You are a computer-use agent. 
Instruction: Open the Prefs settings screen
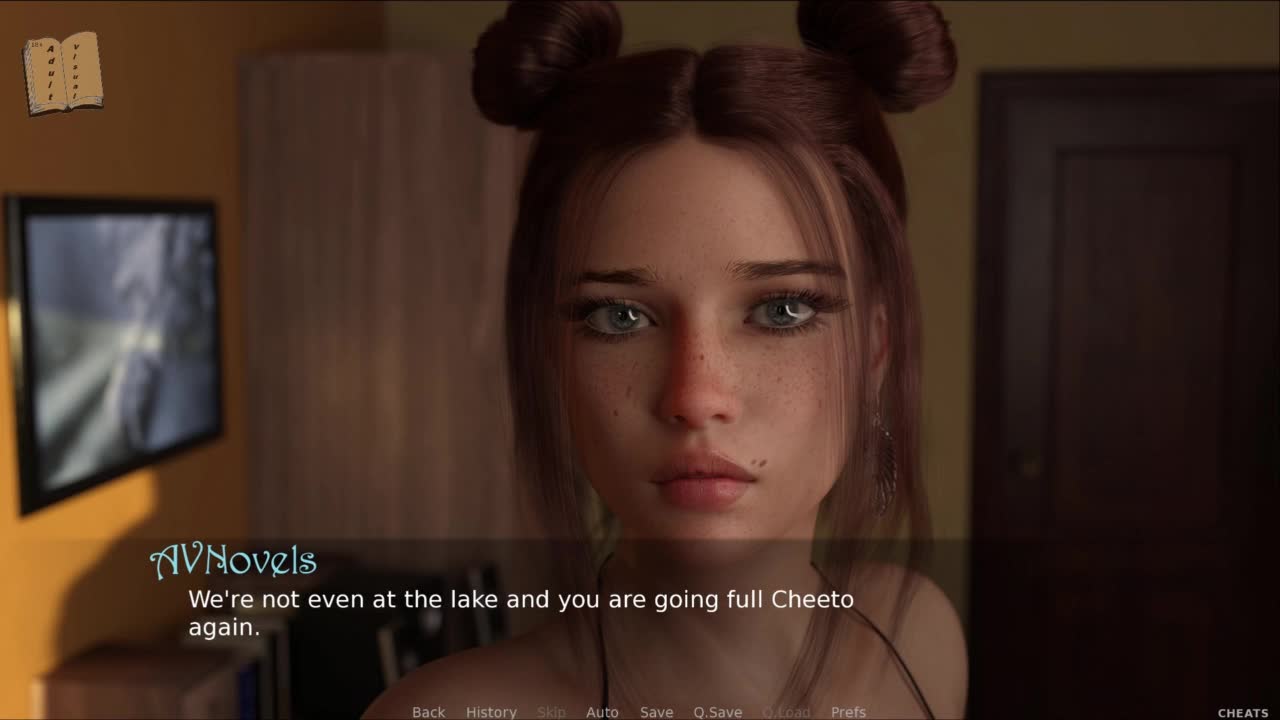pos(848,712)
